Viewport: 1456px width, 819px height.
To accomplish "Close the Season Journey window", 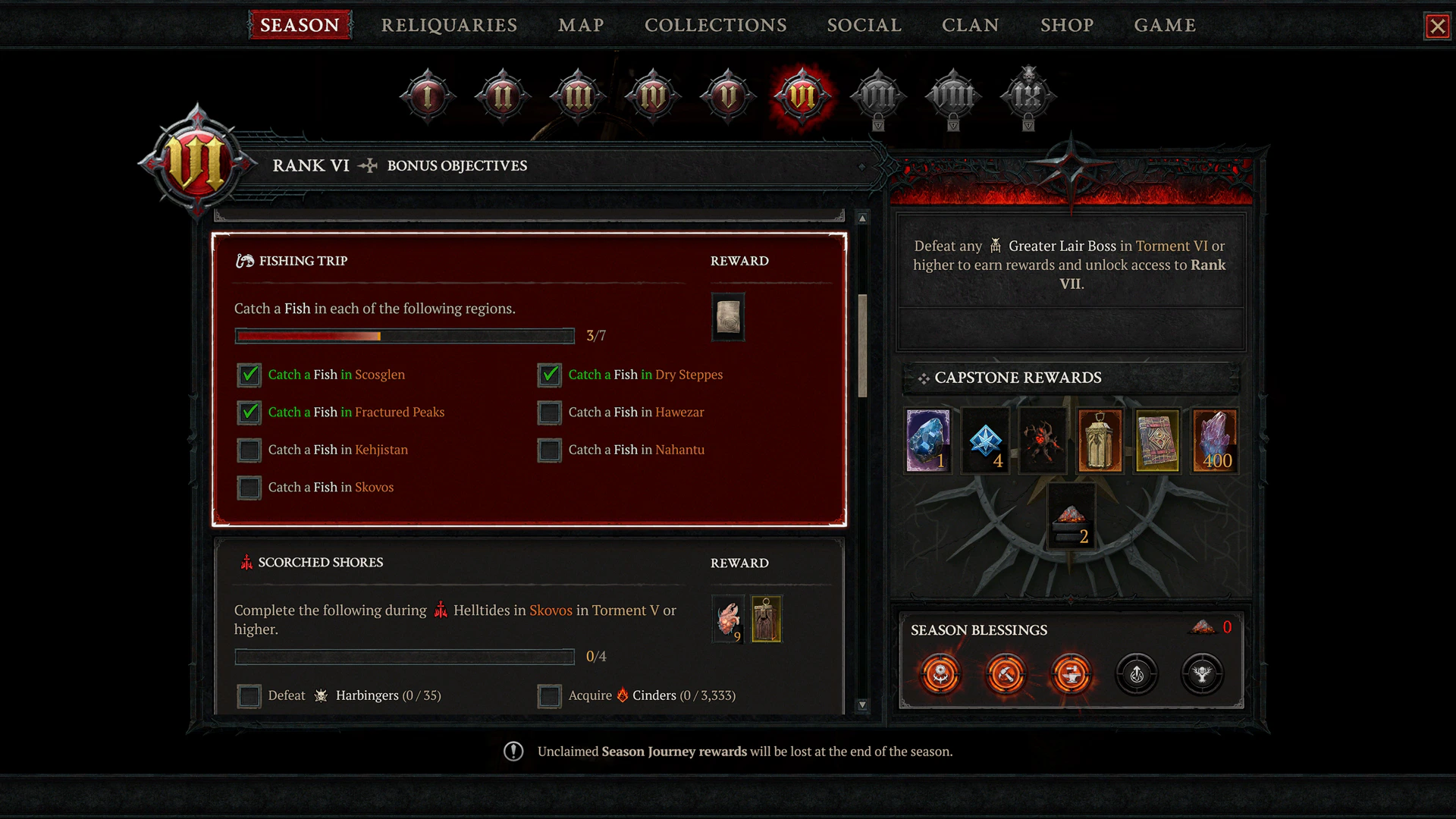I will [x=1438, y=25].
